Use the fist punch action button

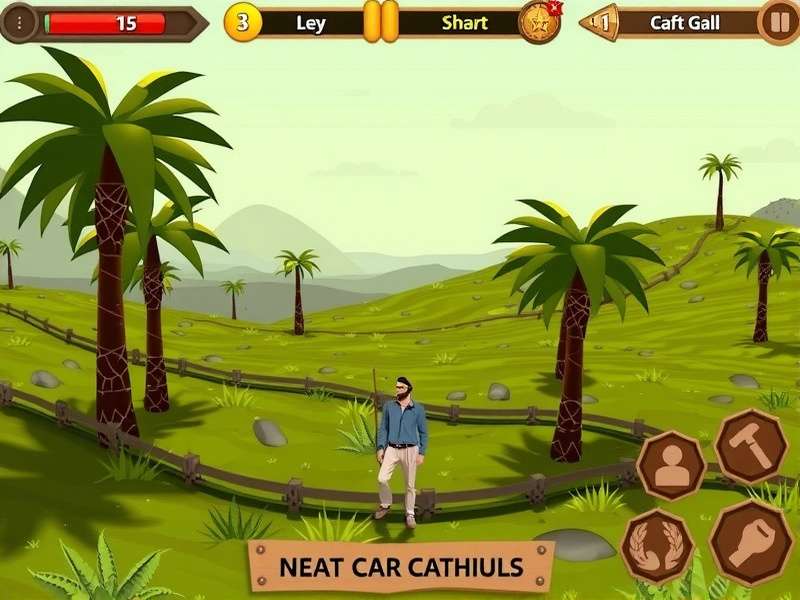coord(750,541)
